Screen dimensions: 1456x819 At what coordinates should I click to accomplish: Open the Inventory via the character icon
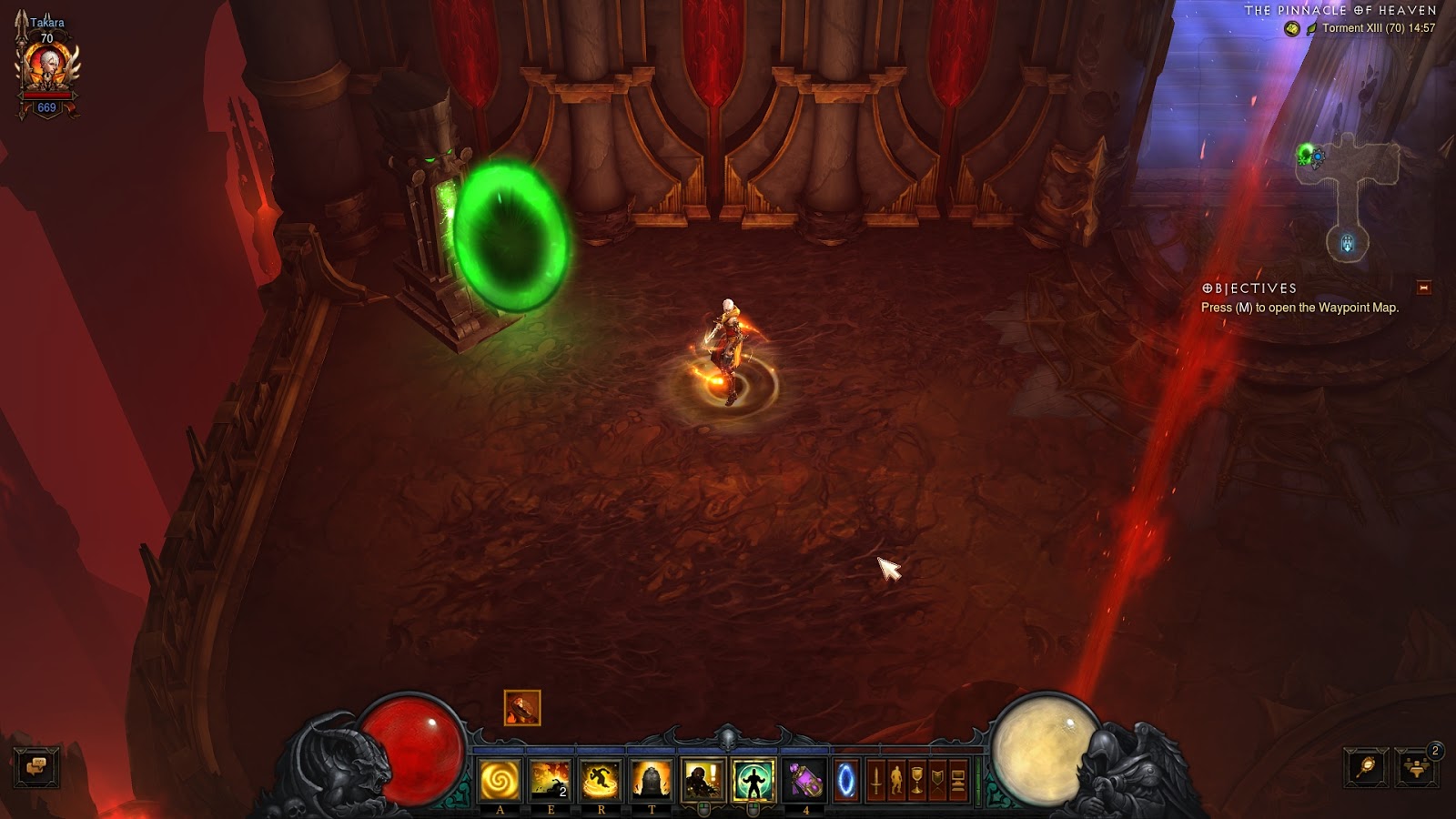click(x=897, y=781)
